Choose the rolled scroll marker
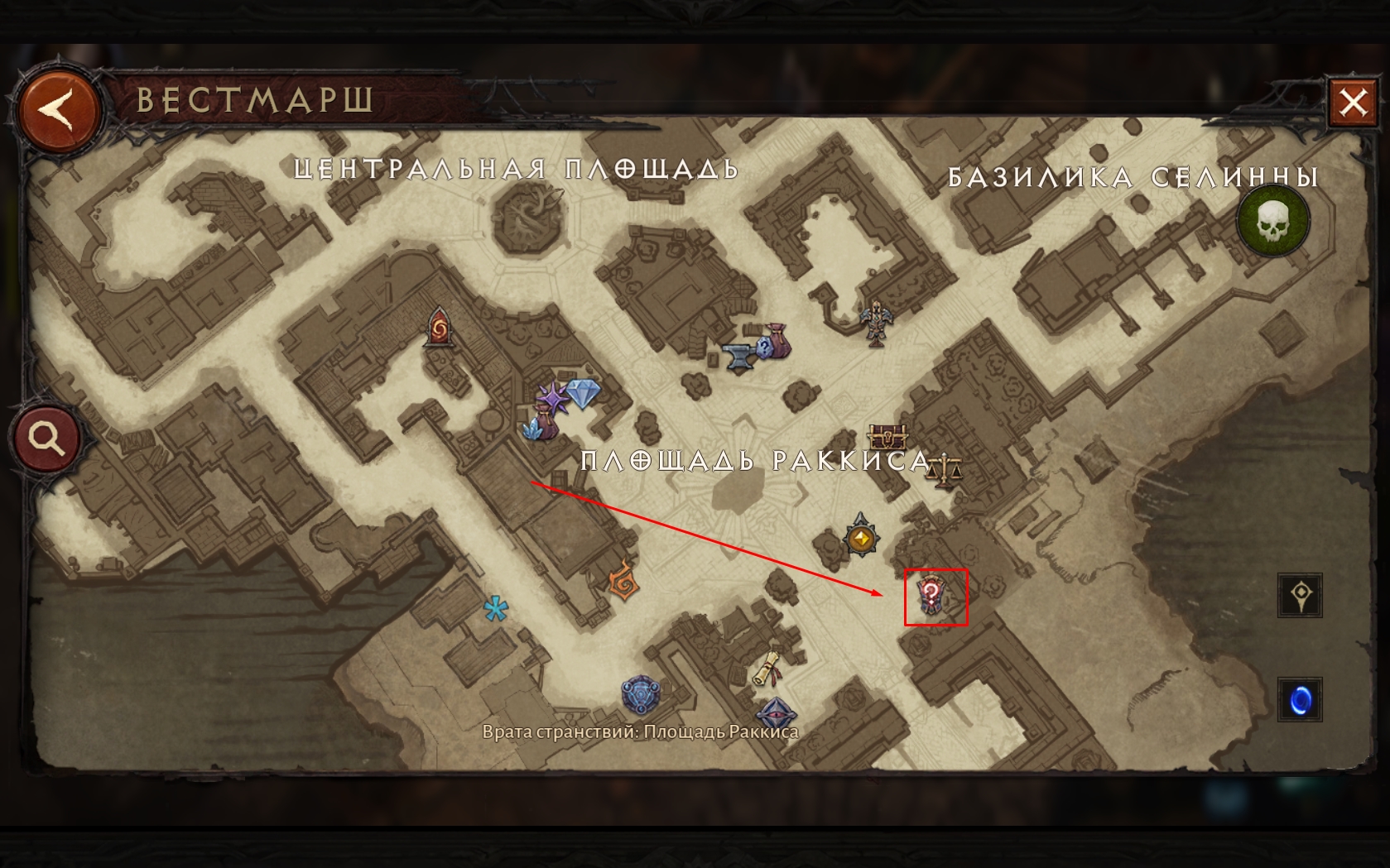This screenshot has height=868, width=1390. click(768, 669)
